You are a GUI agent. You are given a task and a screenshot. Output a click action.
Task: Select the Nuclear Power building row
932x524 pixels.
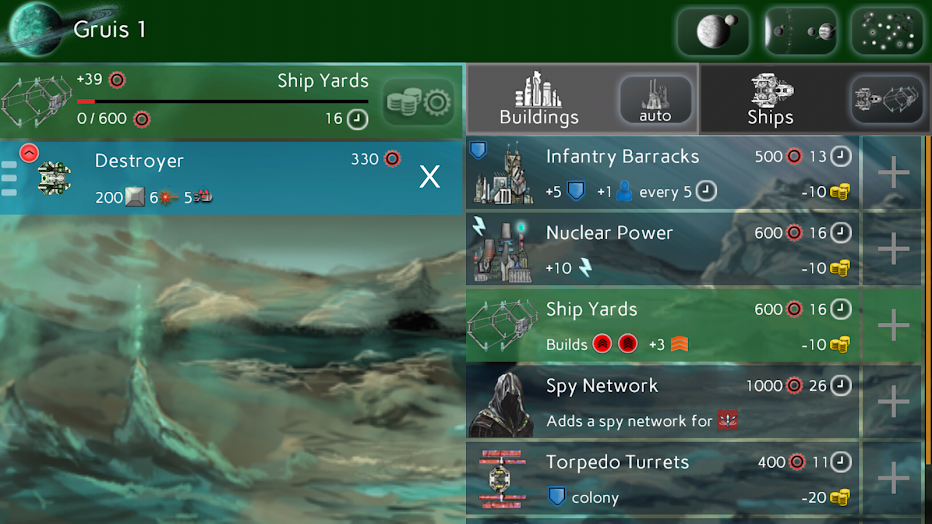[x=660, y=249]
